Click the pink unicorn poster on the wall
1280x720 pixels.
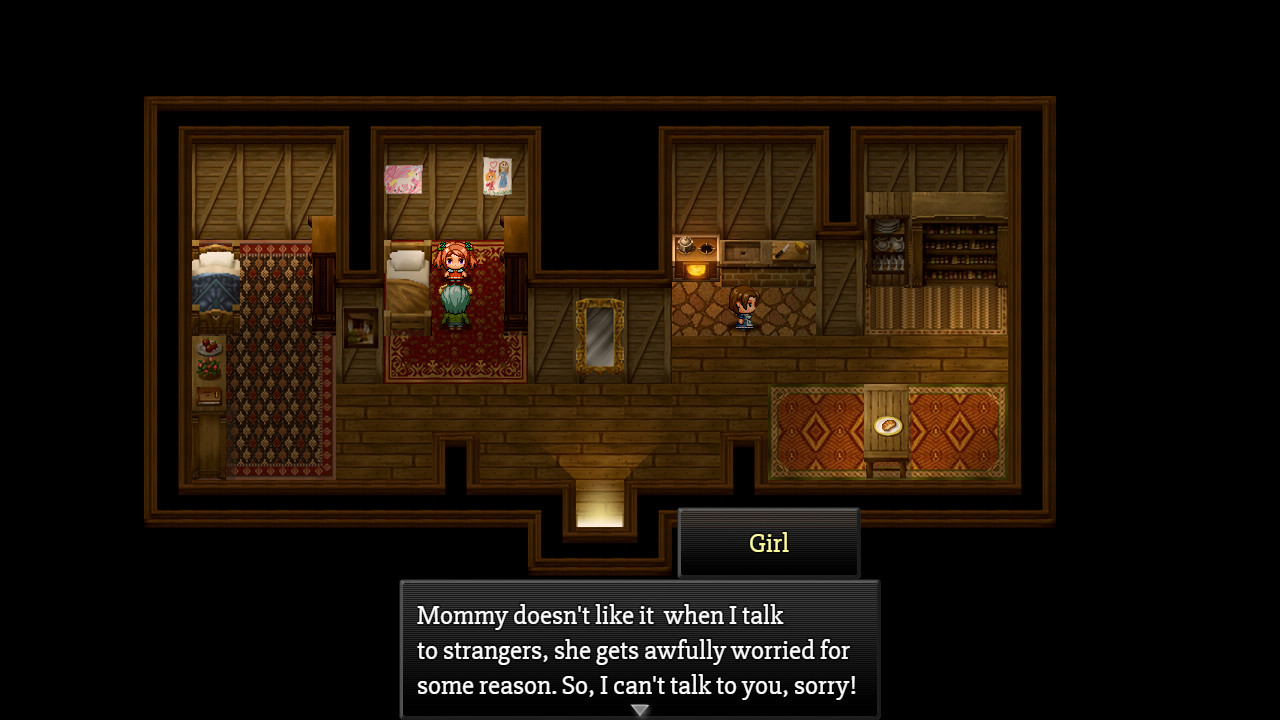(404, 177)
